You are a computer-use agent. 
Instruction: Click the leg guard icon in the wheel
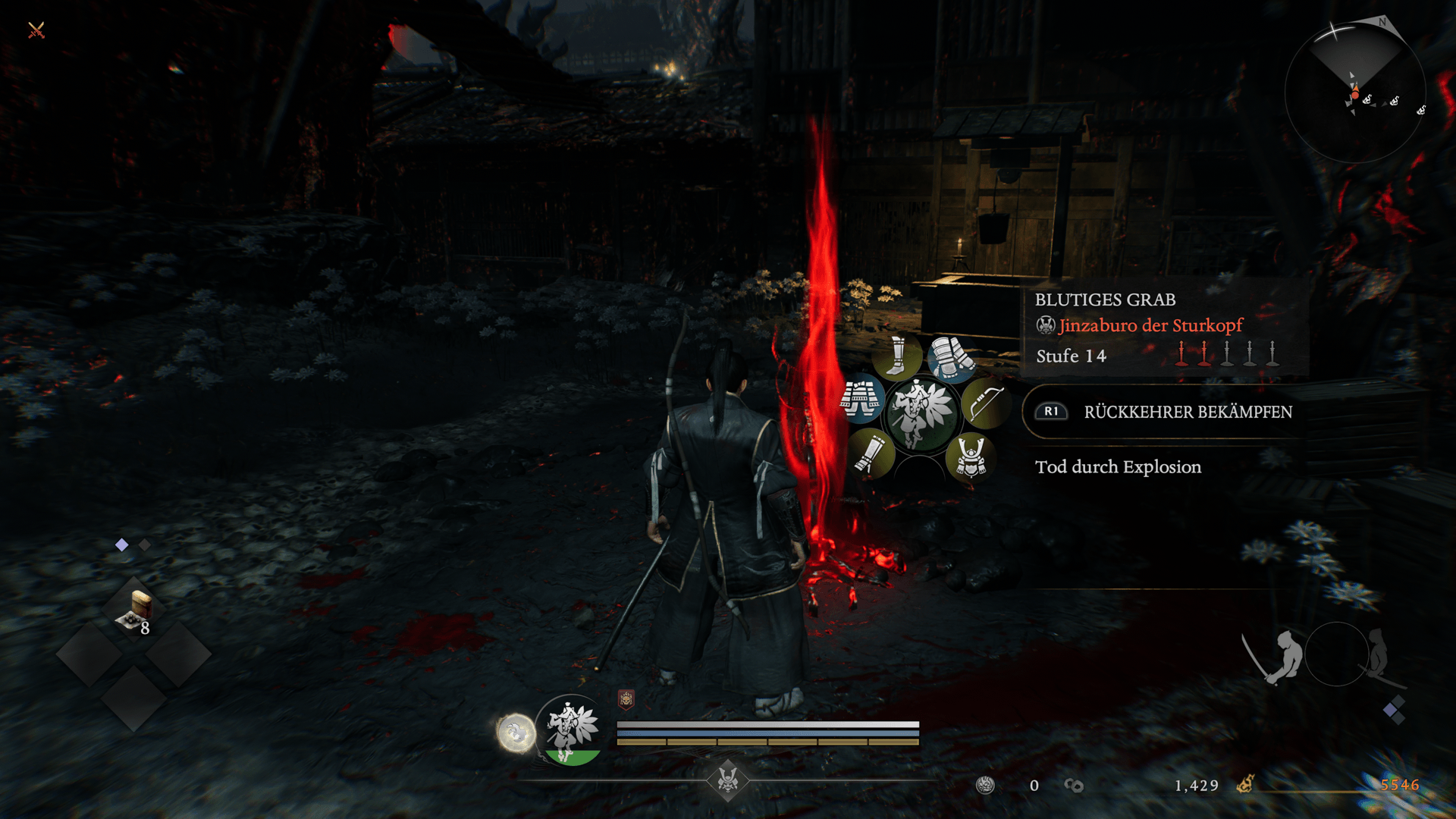point(870,453)
